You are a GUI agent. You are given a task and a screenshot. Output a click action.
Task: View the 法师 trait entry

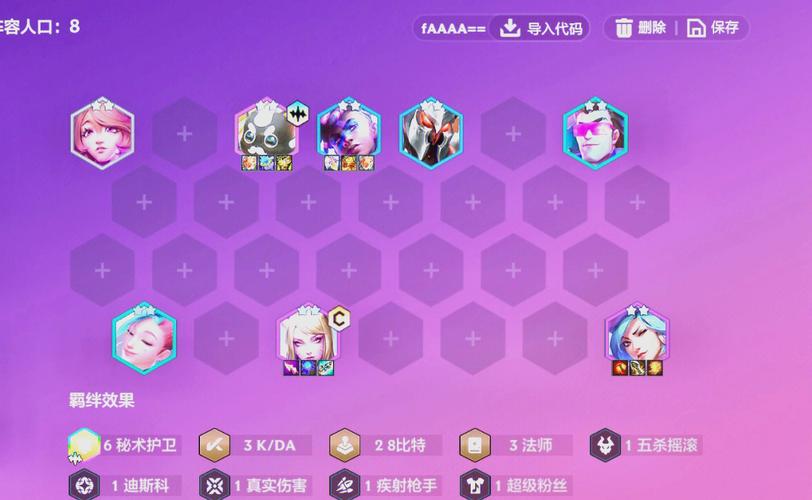tap(515, 445)
